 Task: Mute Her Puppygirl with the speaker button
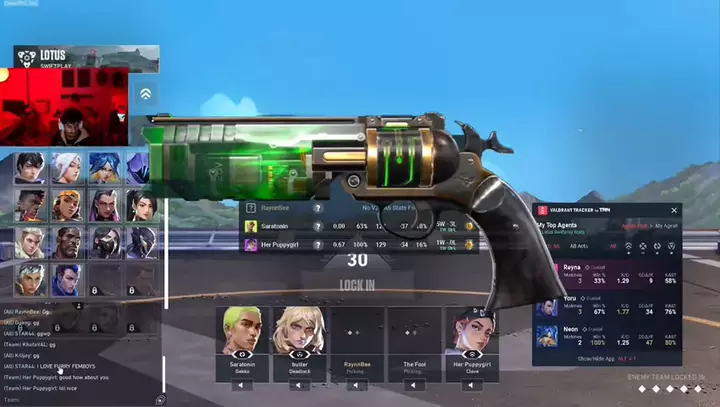[471, 385]
